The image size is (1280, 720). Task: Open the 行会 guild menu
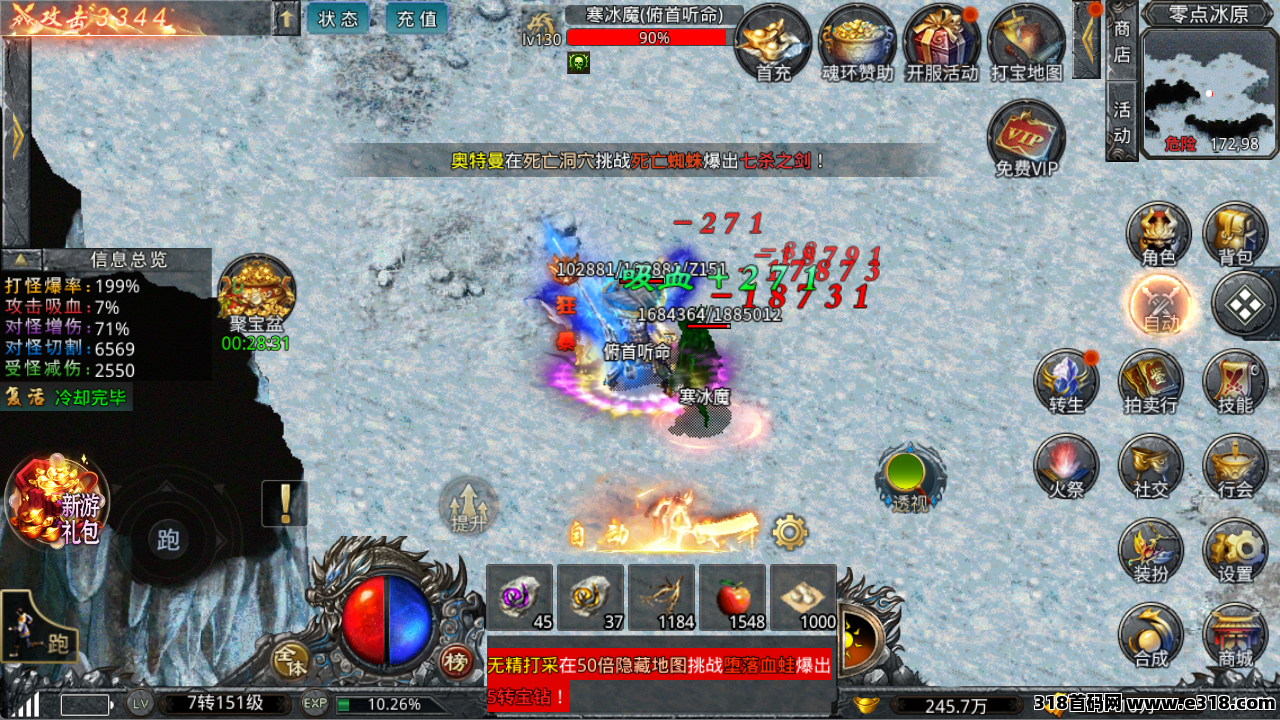(x=1236, y=466)
